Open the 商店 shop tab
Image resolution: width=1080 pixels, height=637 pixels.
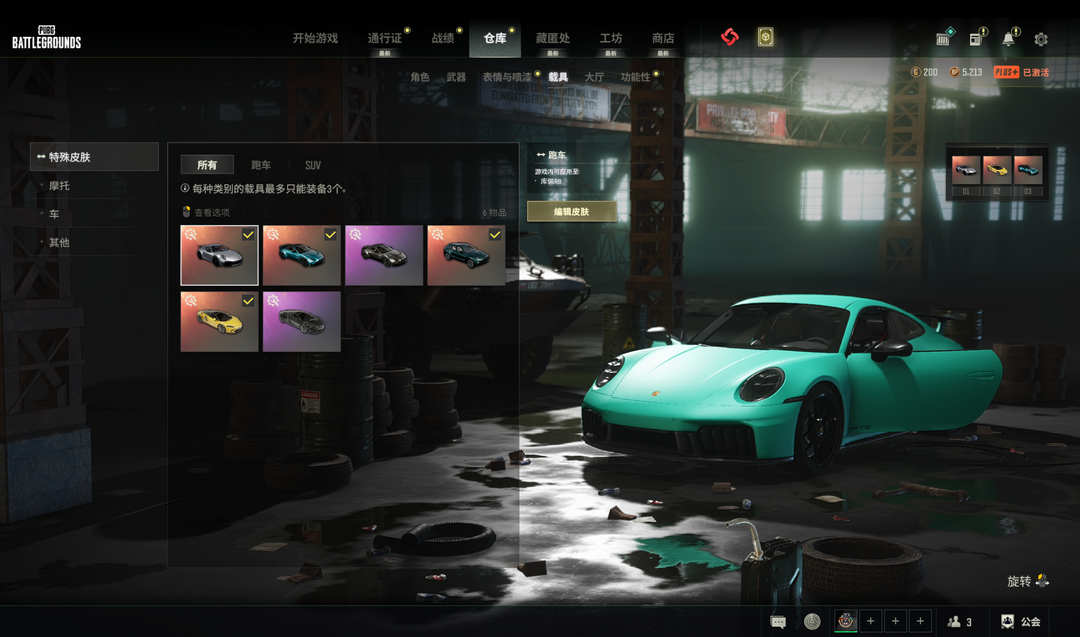(x=663, y=38)
